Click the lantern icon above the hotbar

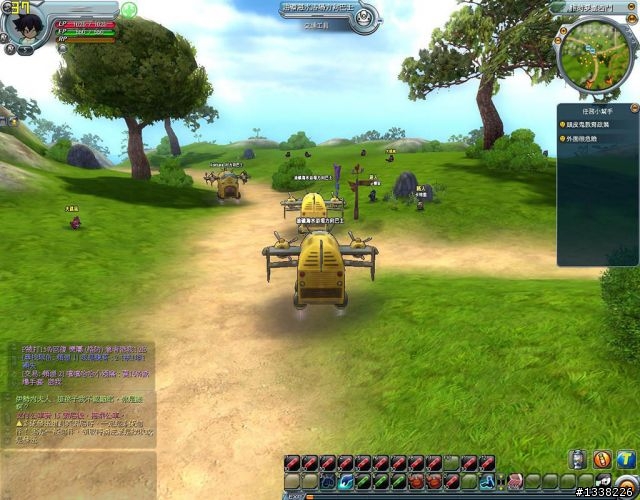coord(578,459)
